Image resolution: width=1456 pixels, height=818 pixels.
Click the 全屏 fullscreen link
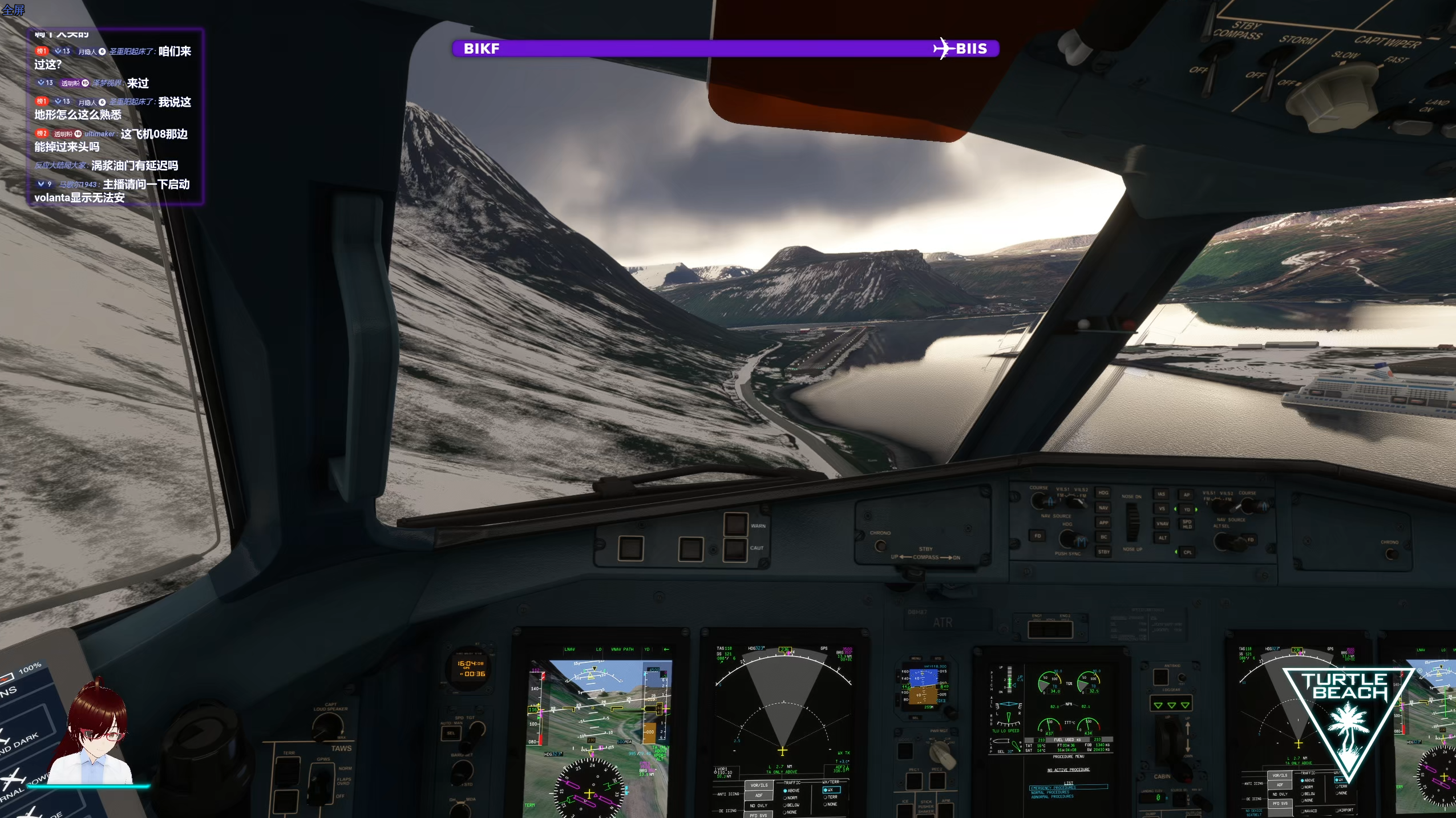click(13, 10)
